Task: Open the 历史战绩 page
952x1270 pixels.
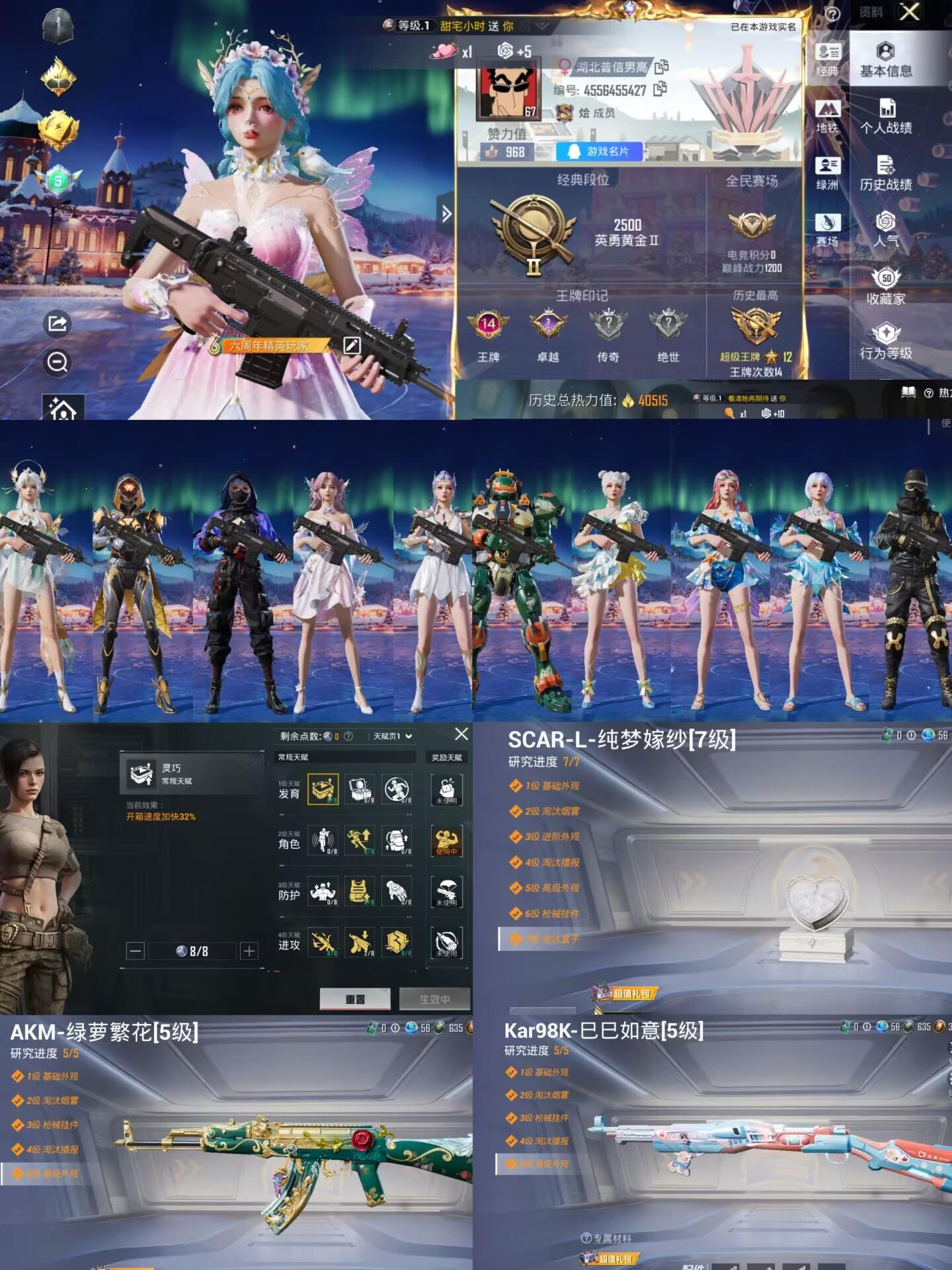Action: [x=885, y=173]
